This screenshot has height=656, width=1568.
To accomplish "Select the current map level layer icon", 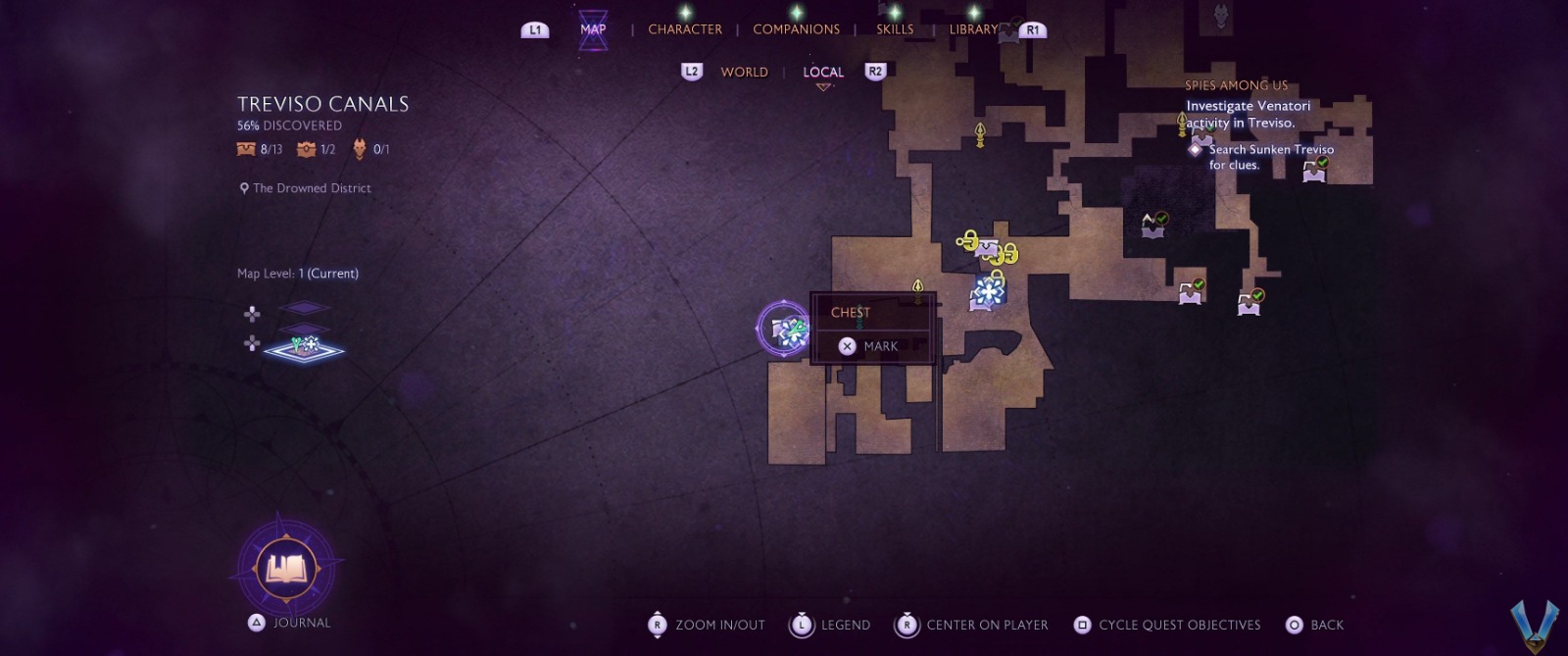I will [306, 347].
